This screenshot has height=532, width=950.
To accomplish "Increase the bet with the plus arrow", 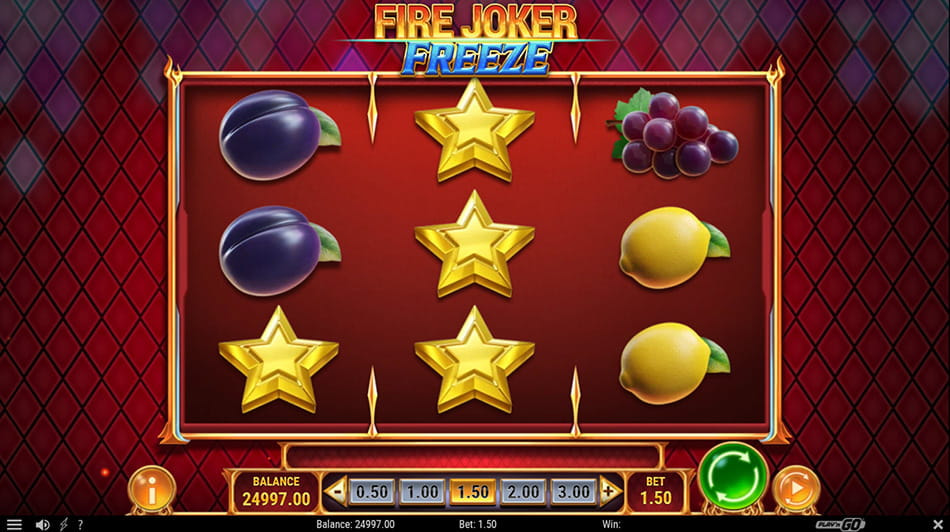I will pyautogui.click(x=609, y=491).
